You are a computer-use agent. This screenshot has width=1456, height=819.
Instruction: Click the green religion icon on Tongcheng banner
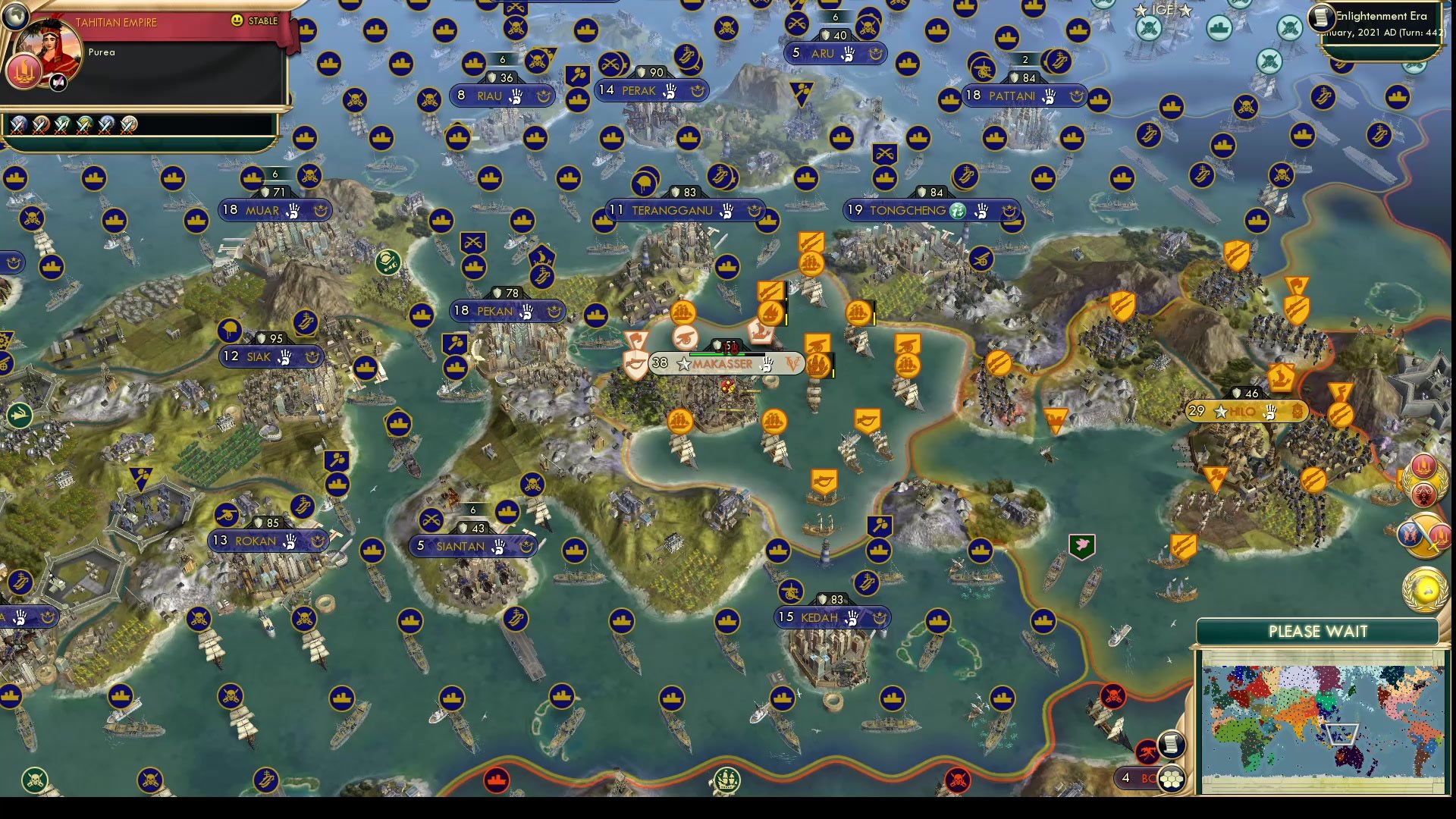pyautogui.click(x=958, y=212)
